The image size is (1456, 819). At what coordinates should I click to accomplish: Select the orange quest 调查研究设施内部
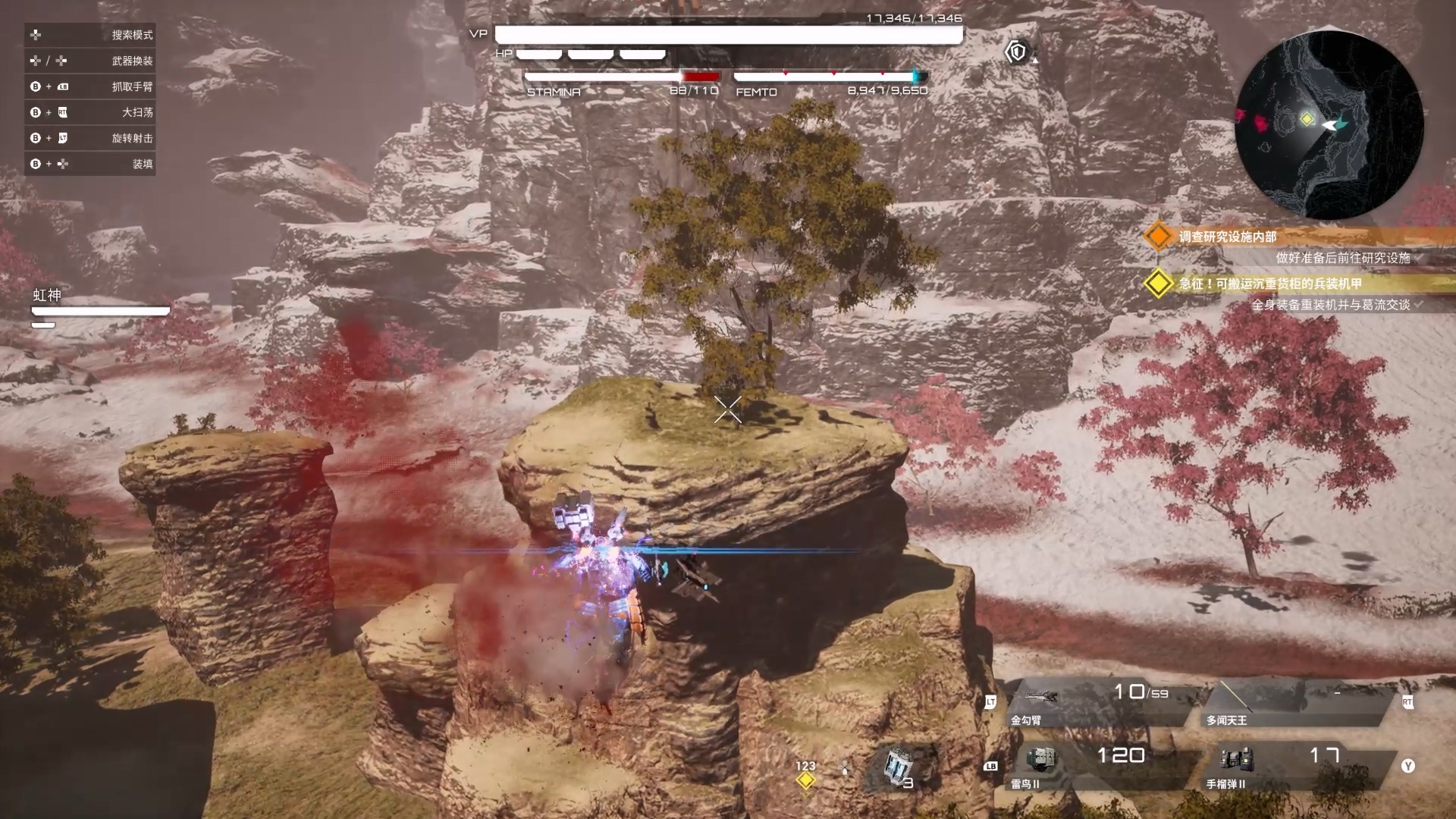1227,237
